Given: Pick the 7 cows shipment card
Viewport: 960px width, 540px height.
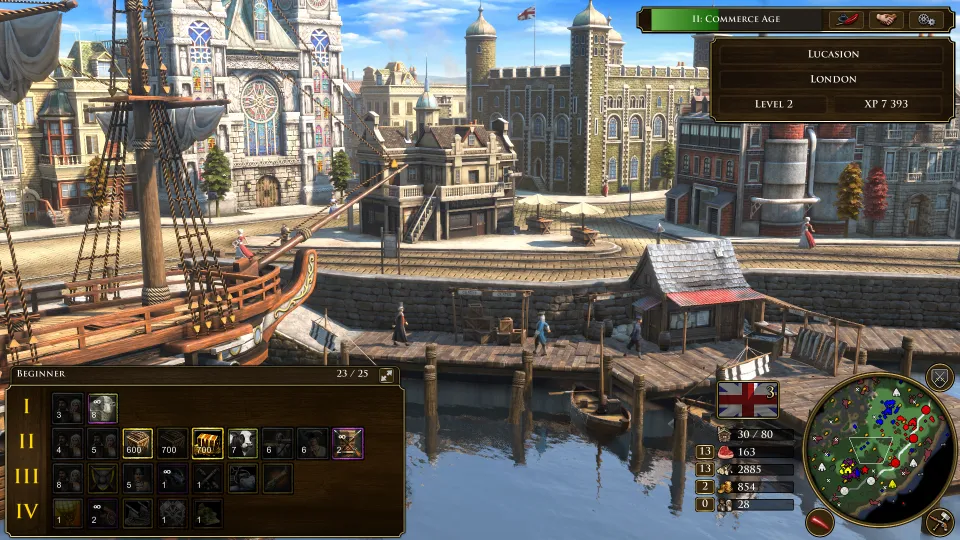Looking at the screenshot, I should [242, 442].
